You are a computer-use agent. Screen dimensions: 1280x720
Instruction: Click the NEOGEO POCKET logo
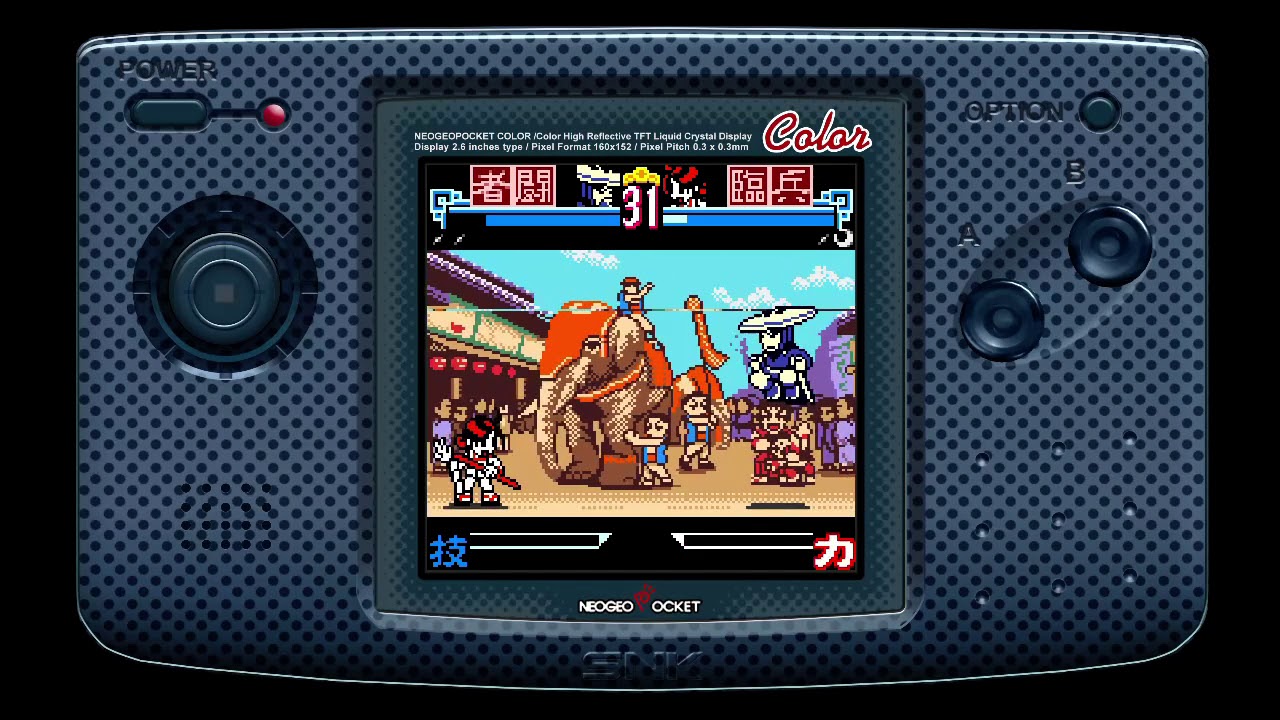click(640, 604)
